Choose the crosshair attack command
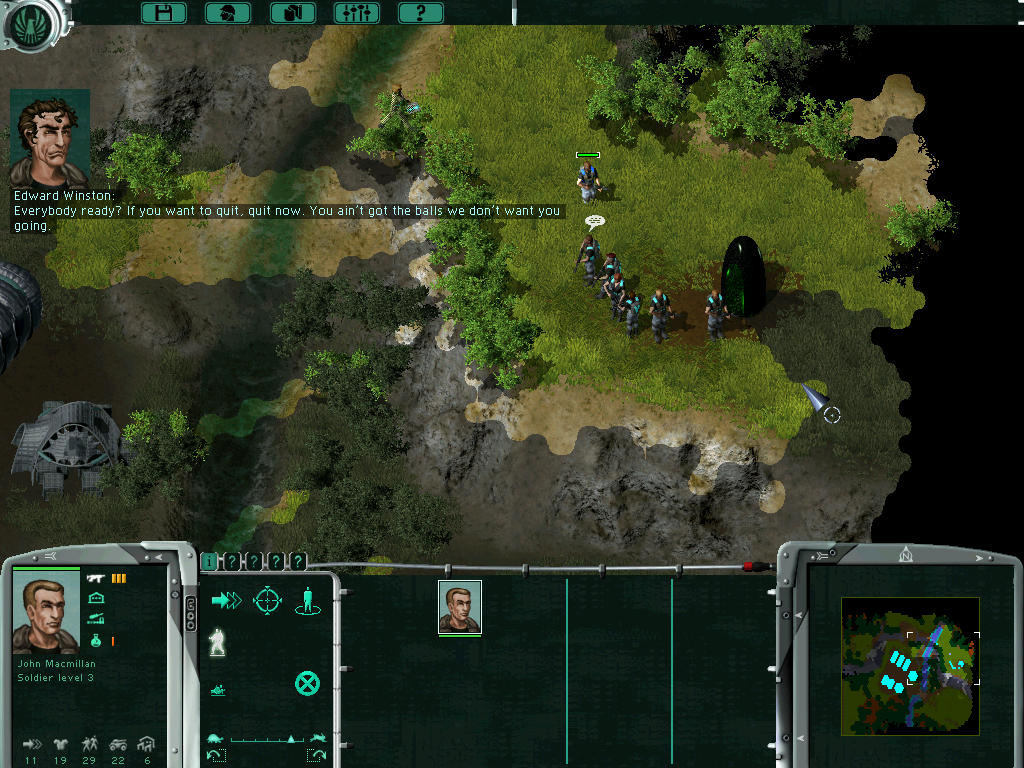This screenshot has height=768, width=1024. tap(267, 600)
